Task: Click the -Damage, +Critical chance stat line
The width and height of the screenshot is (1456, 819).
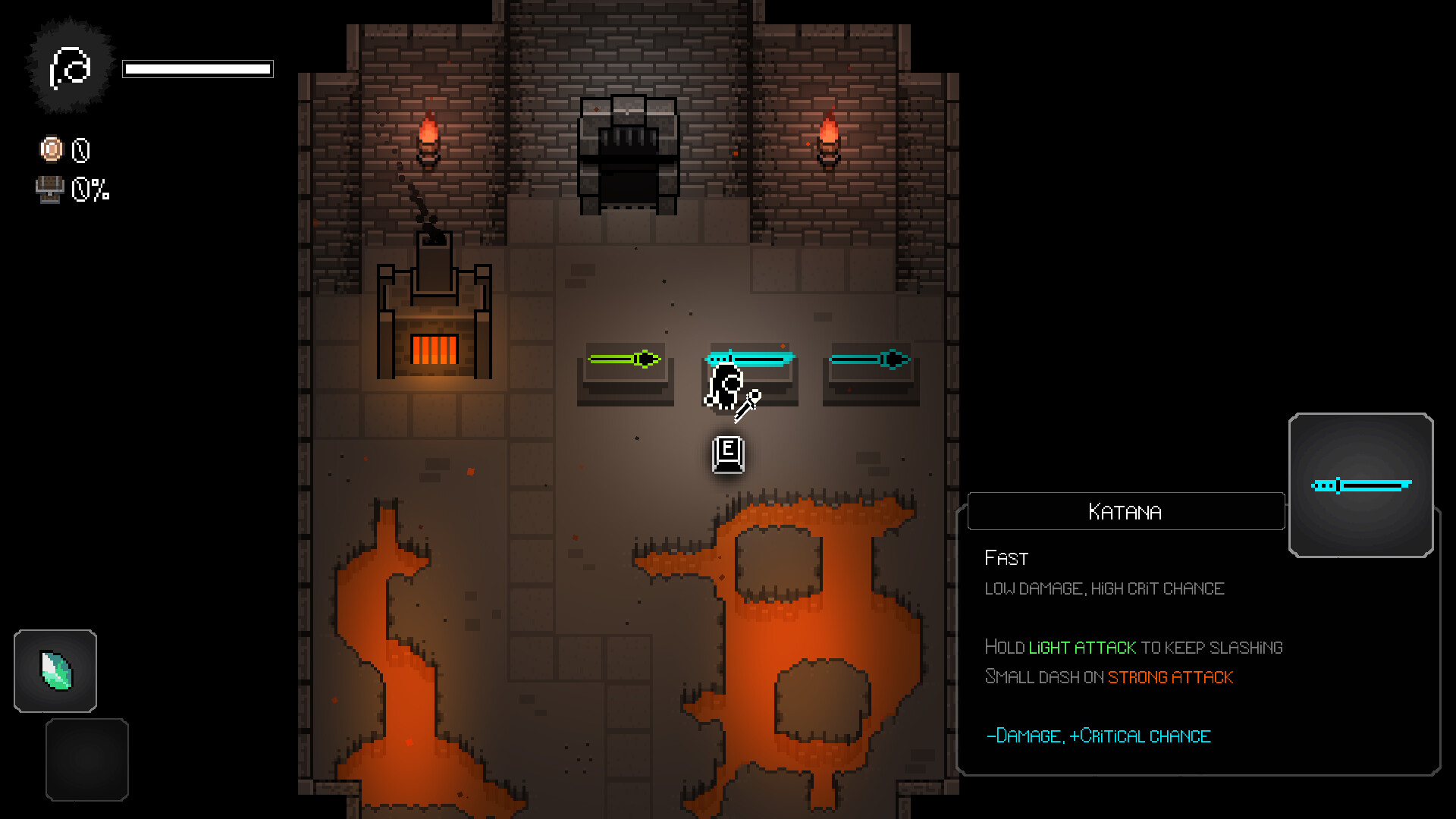Action: coord(1098,736)
